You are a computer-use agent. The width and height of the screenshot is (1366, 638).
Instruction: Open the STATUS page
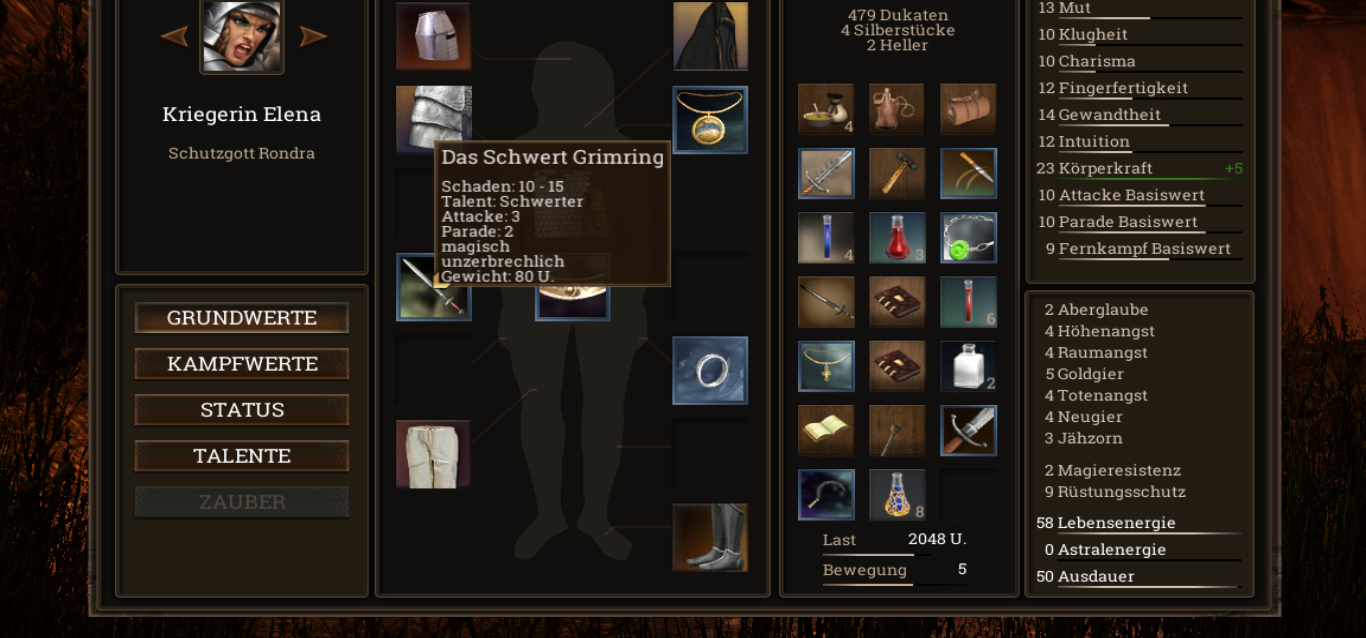click(x=242, y=410)
